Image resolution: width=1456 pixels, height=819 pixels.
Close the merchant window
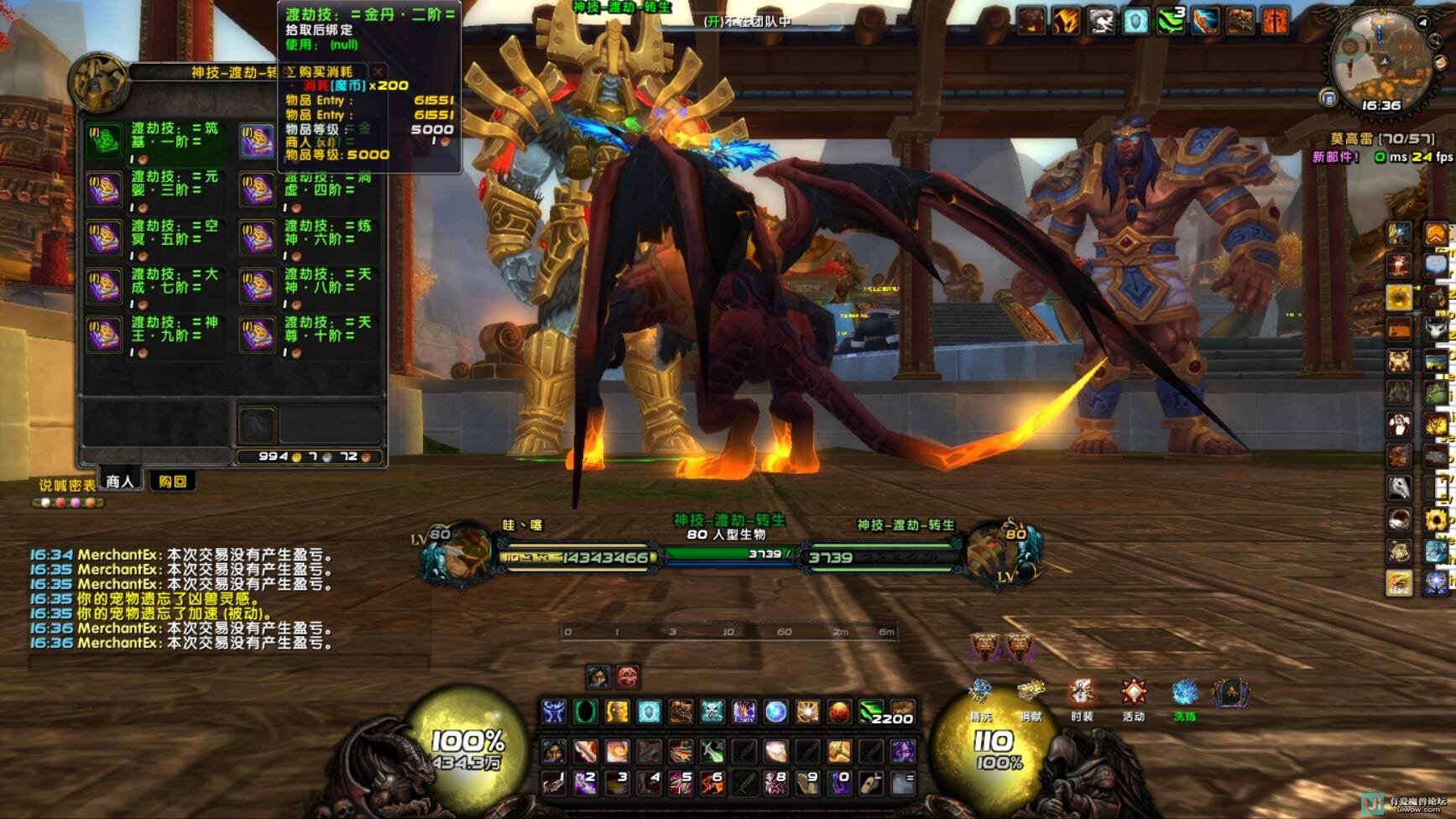(378, 72)
